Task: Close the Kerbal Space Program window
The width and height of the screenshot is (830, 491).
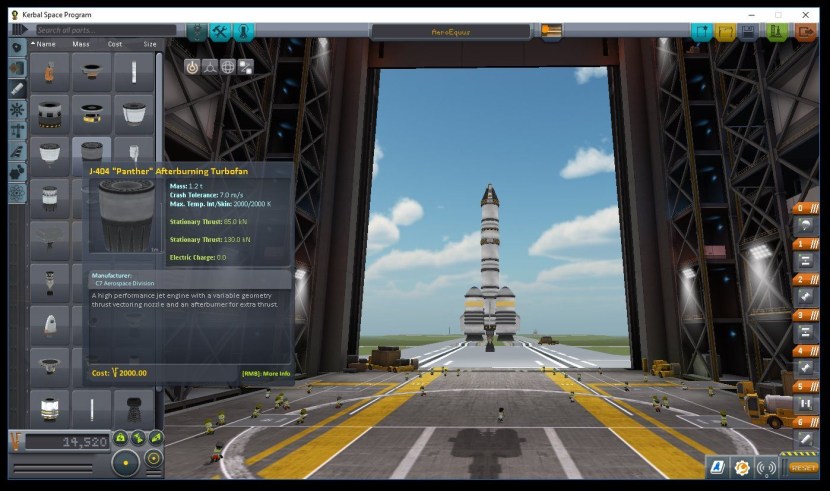Action: tap(805, 14)
